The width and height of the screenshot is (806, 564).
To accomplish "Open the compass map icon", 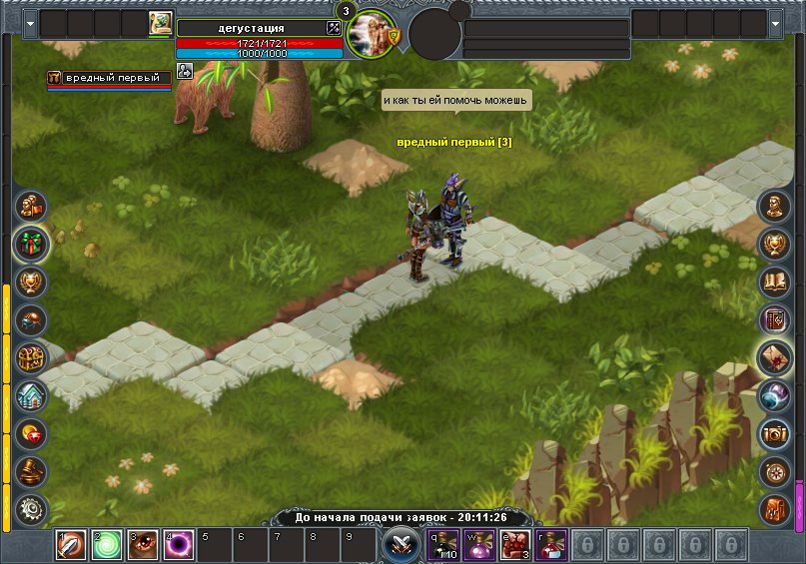I will (774, 471).
